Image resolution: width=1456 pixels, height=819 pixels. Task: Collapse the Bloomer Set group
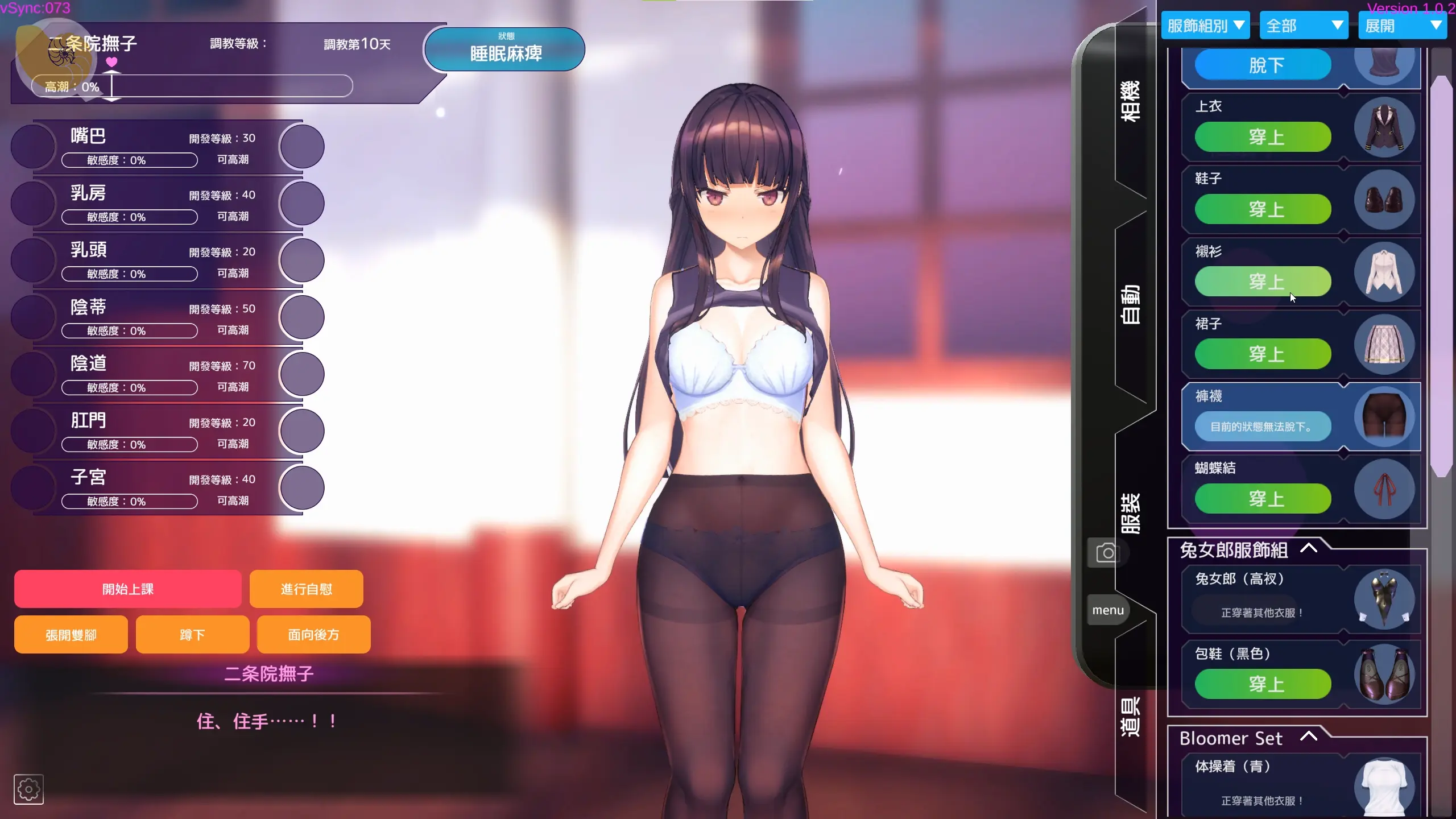click(x=1309, y=737)
